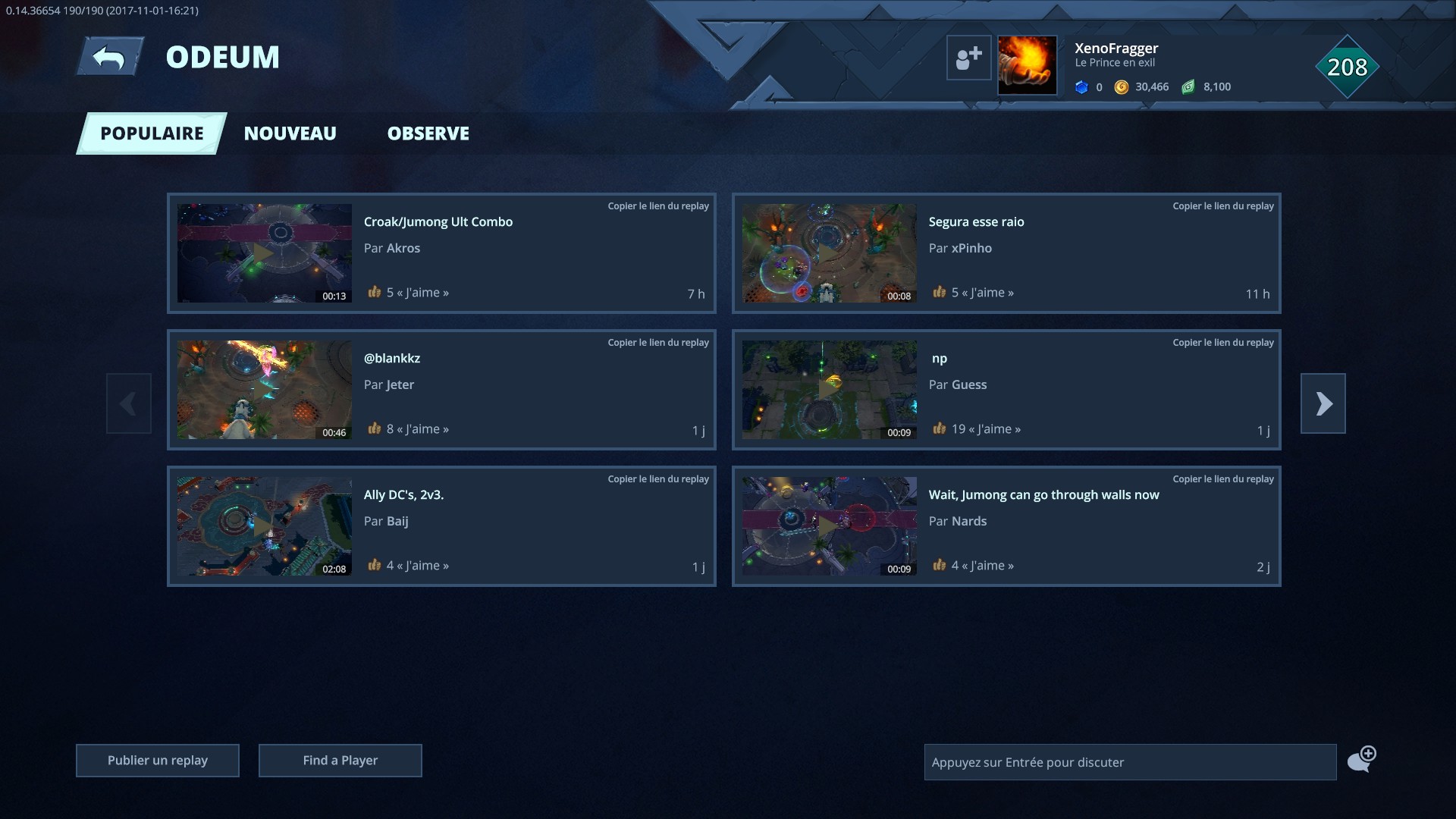
Task: Select the POPULAIRE tab
Action: click(x=151, y=133)
